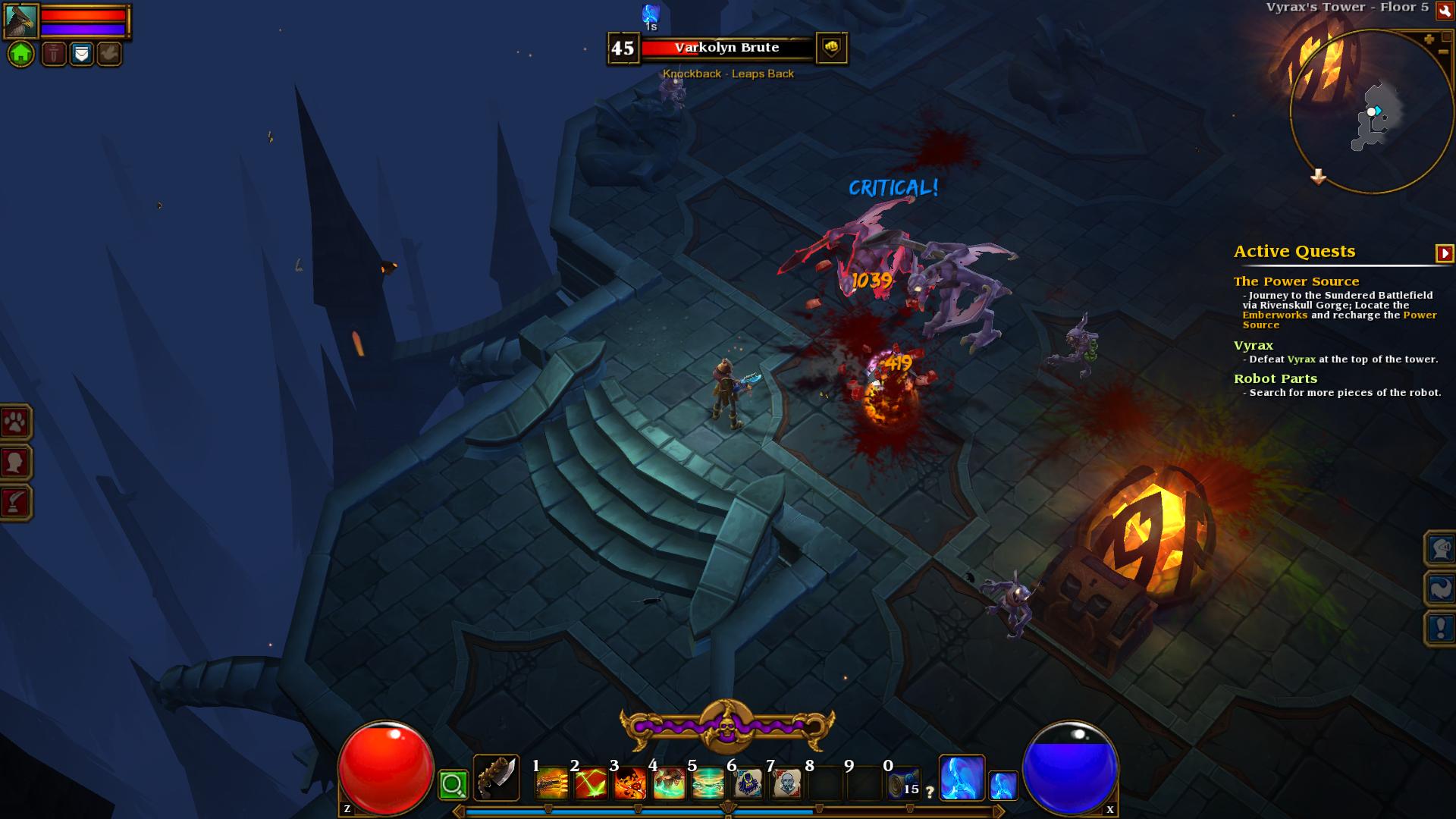Select the large blue right-click skill slot

click(962, 777)
